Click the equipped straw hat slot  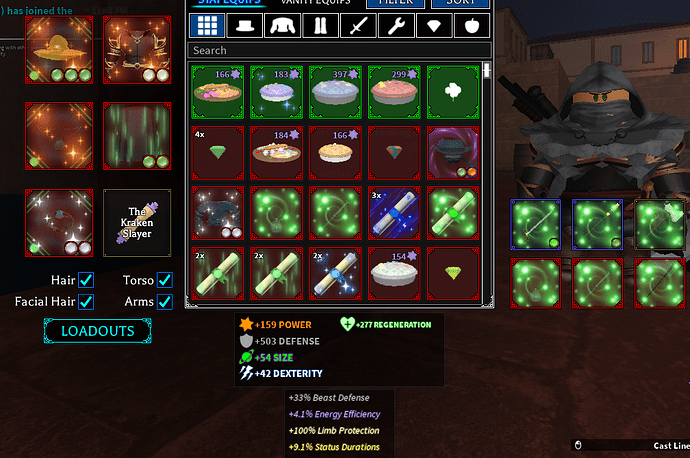[x=59, y=50]
